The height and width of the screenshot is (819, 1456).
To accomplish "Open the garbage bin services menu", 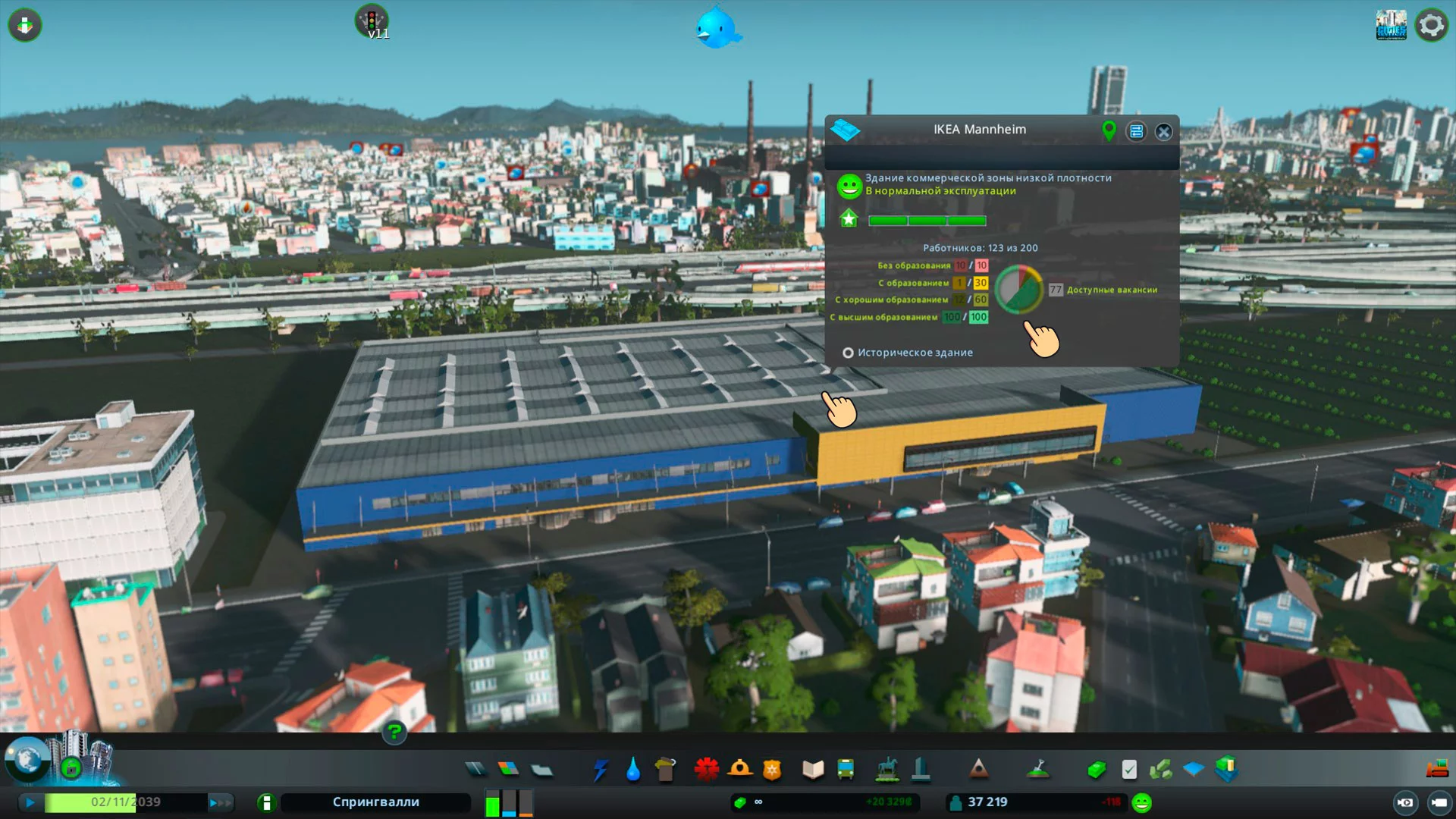I will tap(665, 770).
